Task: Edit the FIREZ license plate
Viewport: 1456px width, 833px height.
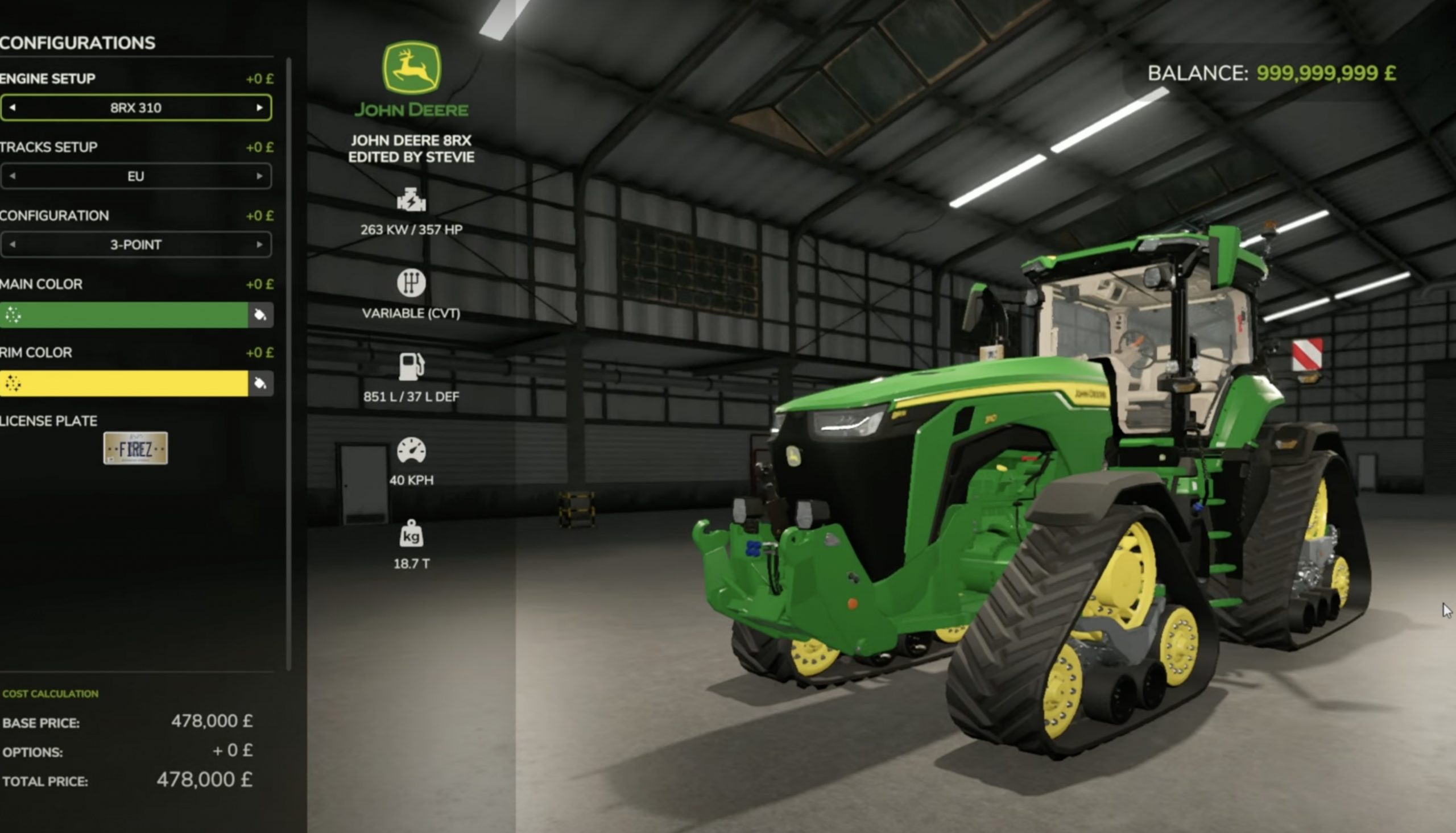Action: [x=135, y=449]
